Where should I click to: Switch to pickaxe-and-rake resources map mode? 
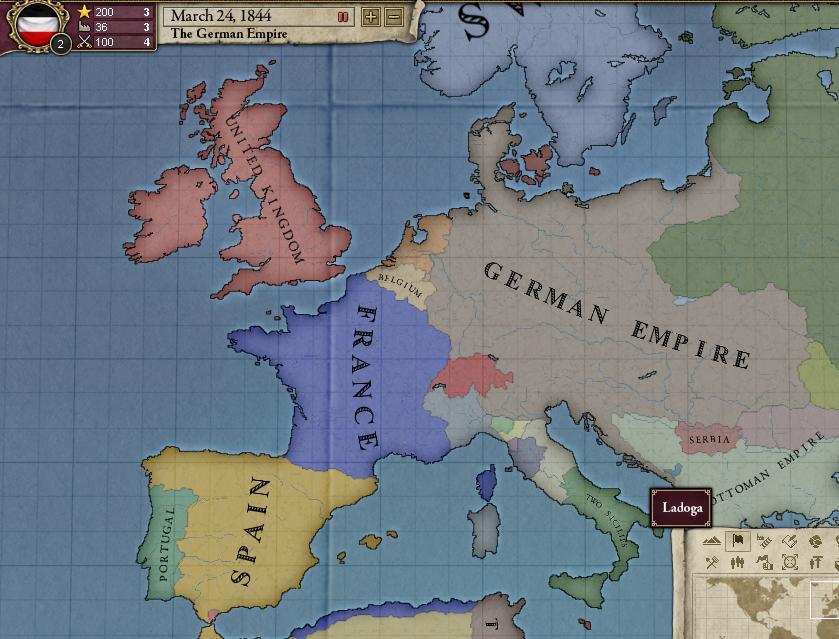(x=712, y=563)
